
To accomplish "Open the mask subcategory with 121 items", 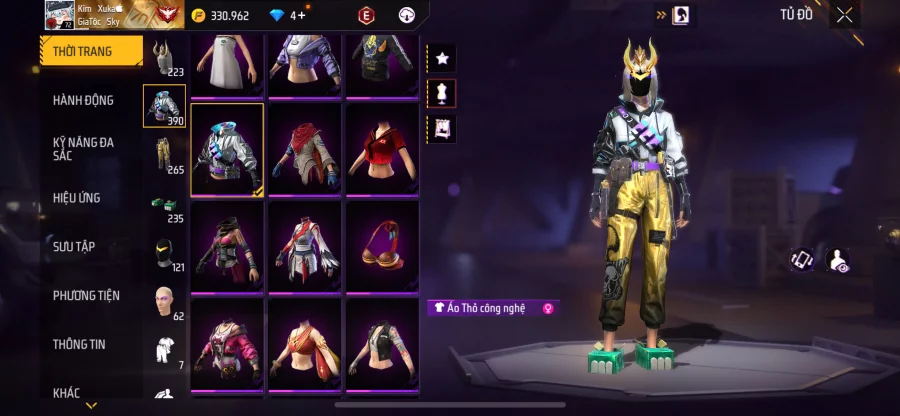I will tap(163, 254).
